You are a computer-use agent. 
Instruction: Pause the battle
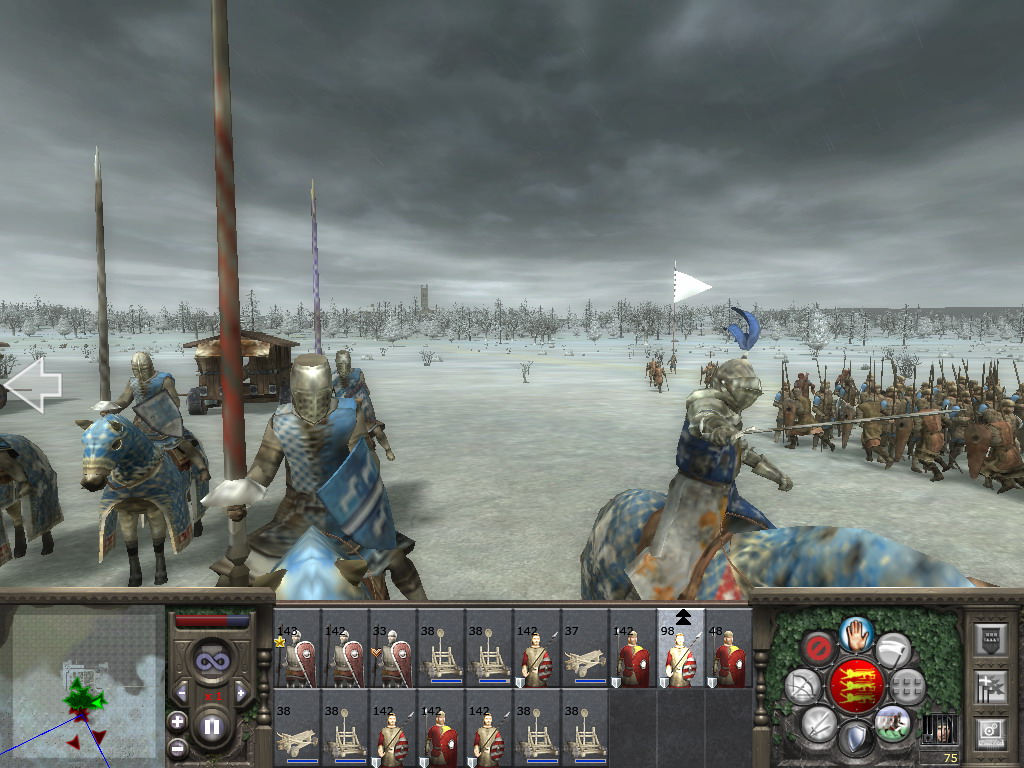pyautogui.click(x=211, y=727)
